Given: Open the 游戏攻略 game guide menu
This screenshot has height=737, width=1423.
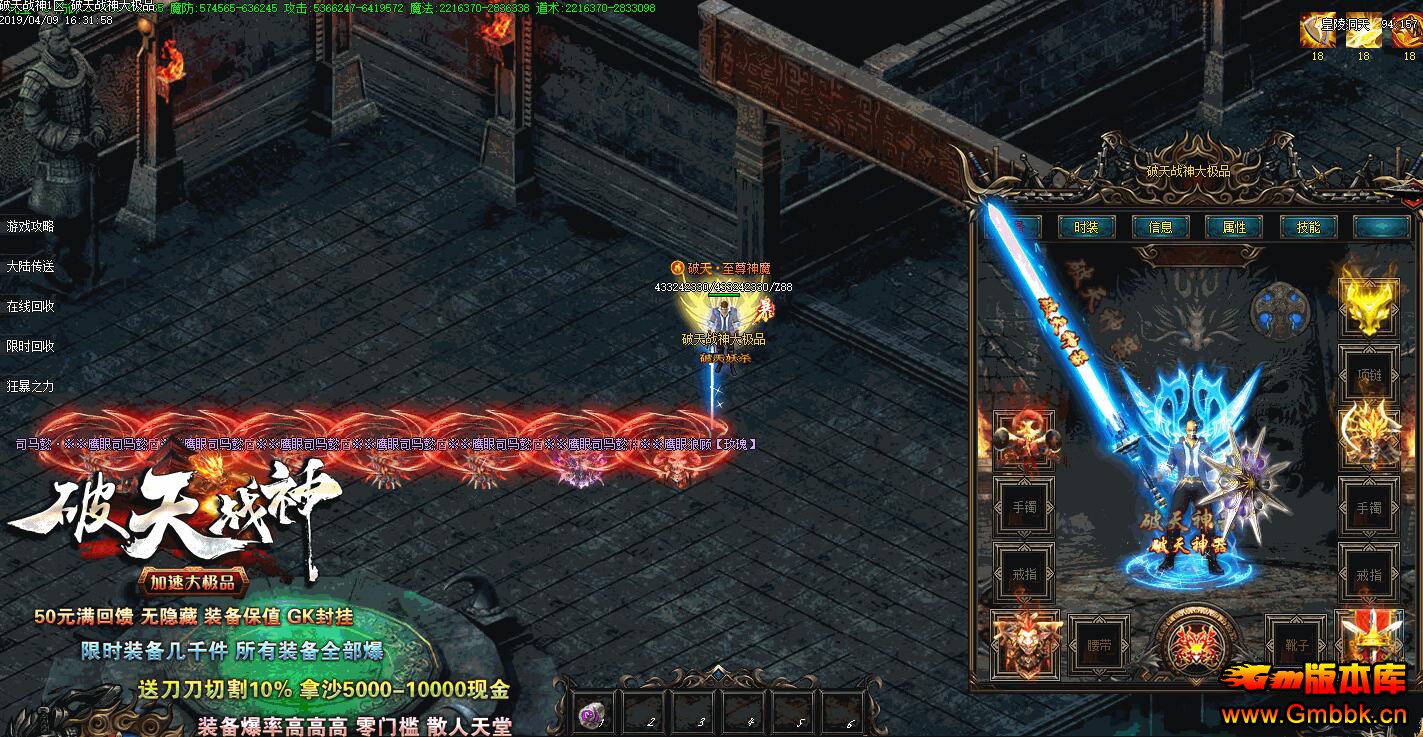Looking at the screenshot, I should click(x=31, y=226).
